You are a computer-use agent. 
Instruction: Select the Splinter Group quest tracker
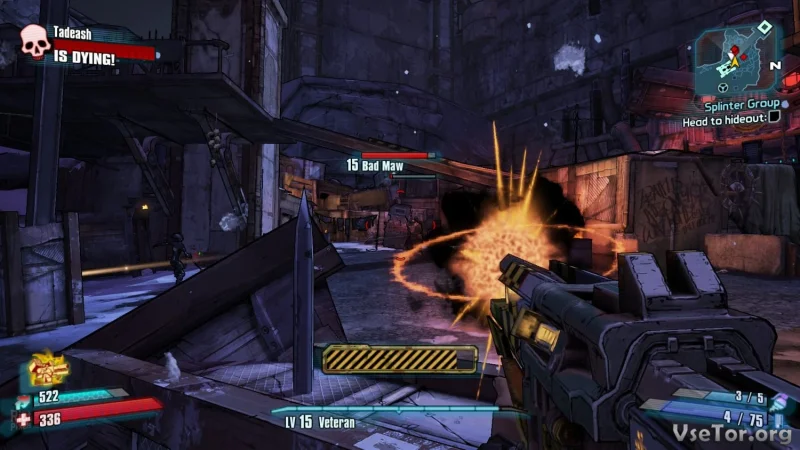coord(739,102)
